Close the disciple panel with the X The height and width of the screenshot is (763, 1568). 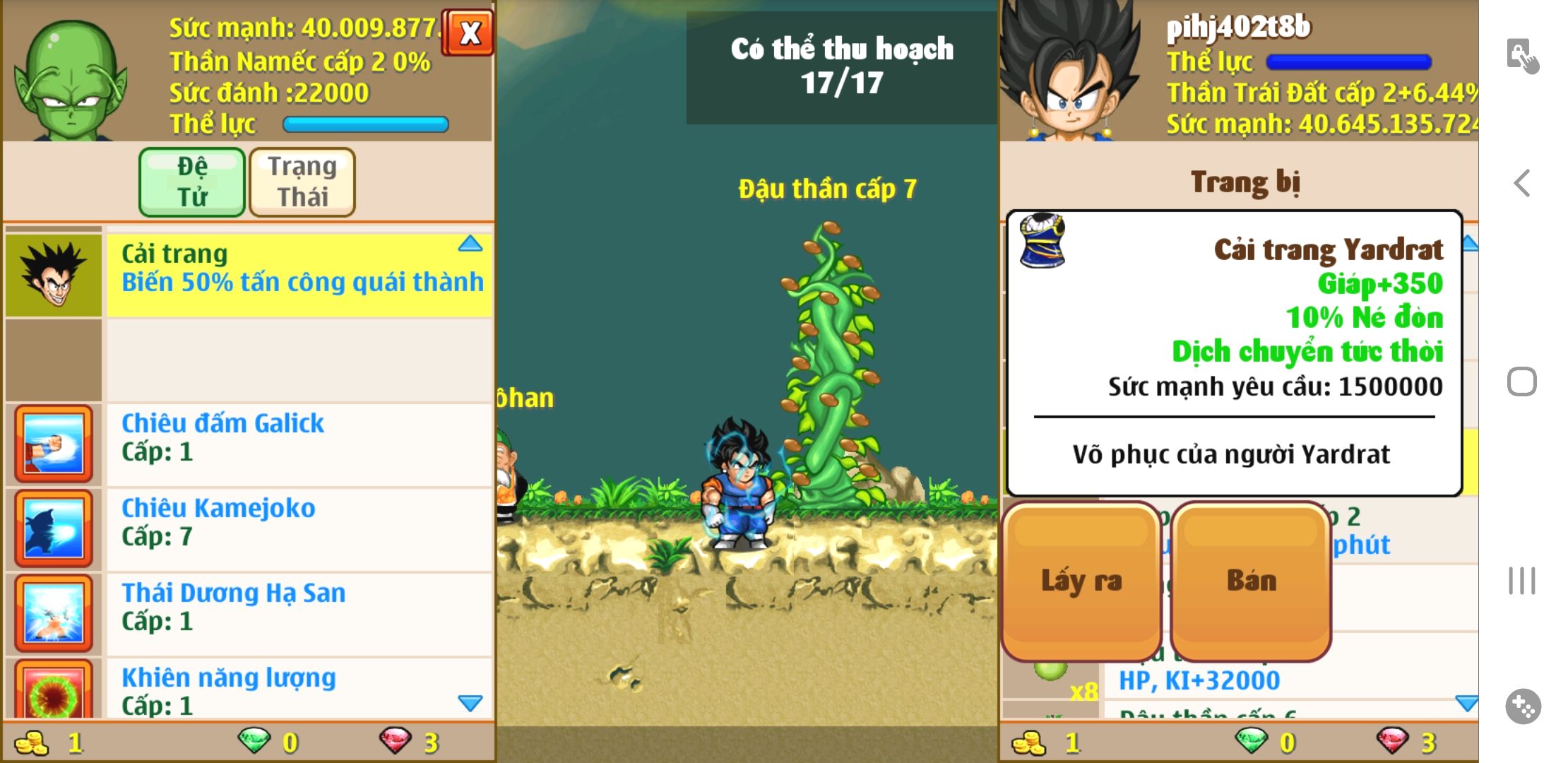(x=469, y=32)
